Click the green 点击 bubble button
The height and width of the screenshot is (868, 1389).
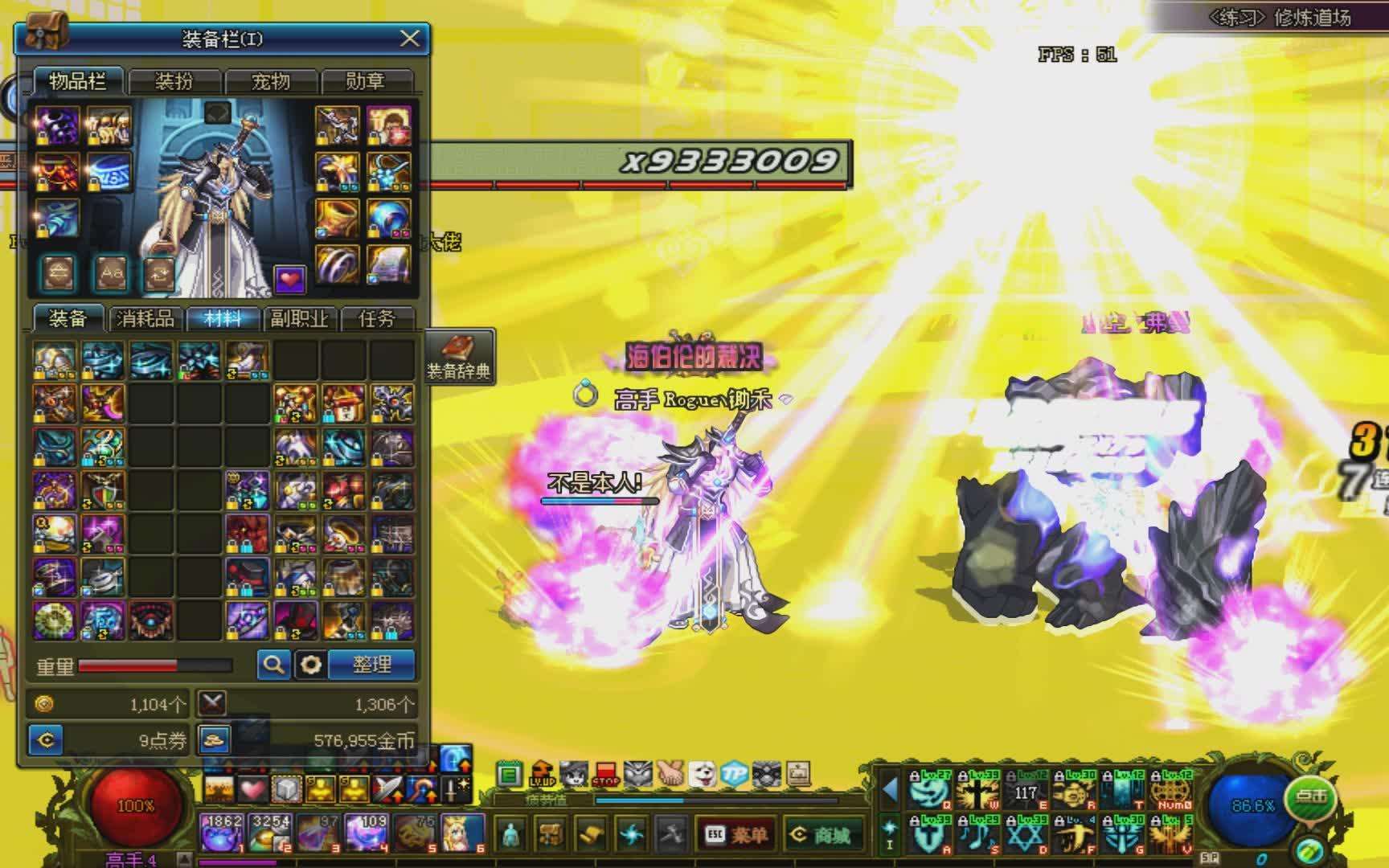pos(1311,796)
